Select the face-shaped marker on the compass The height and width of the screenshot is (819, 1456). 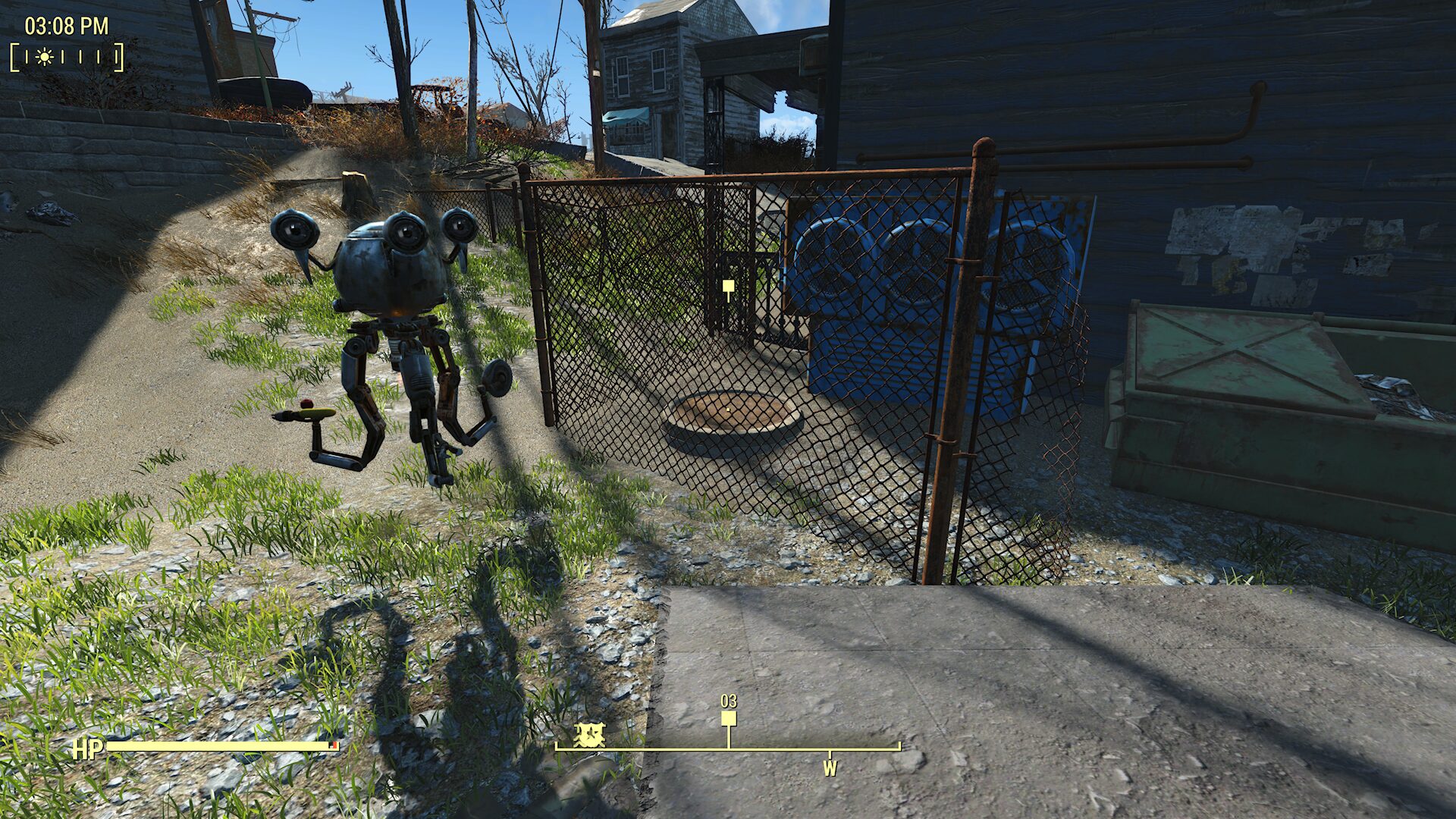(589, 734)
